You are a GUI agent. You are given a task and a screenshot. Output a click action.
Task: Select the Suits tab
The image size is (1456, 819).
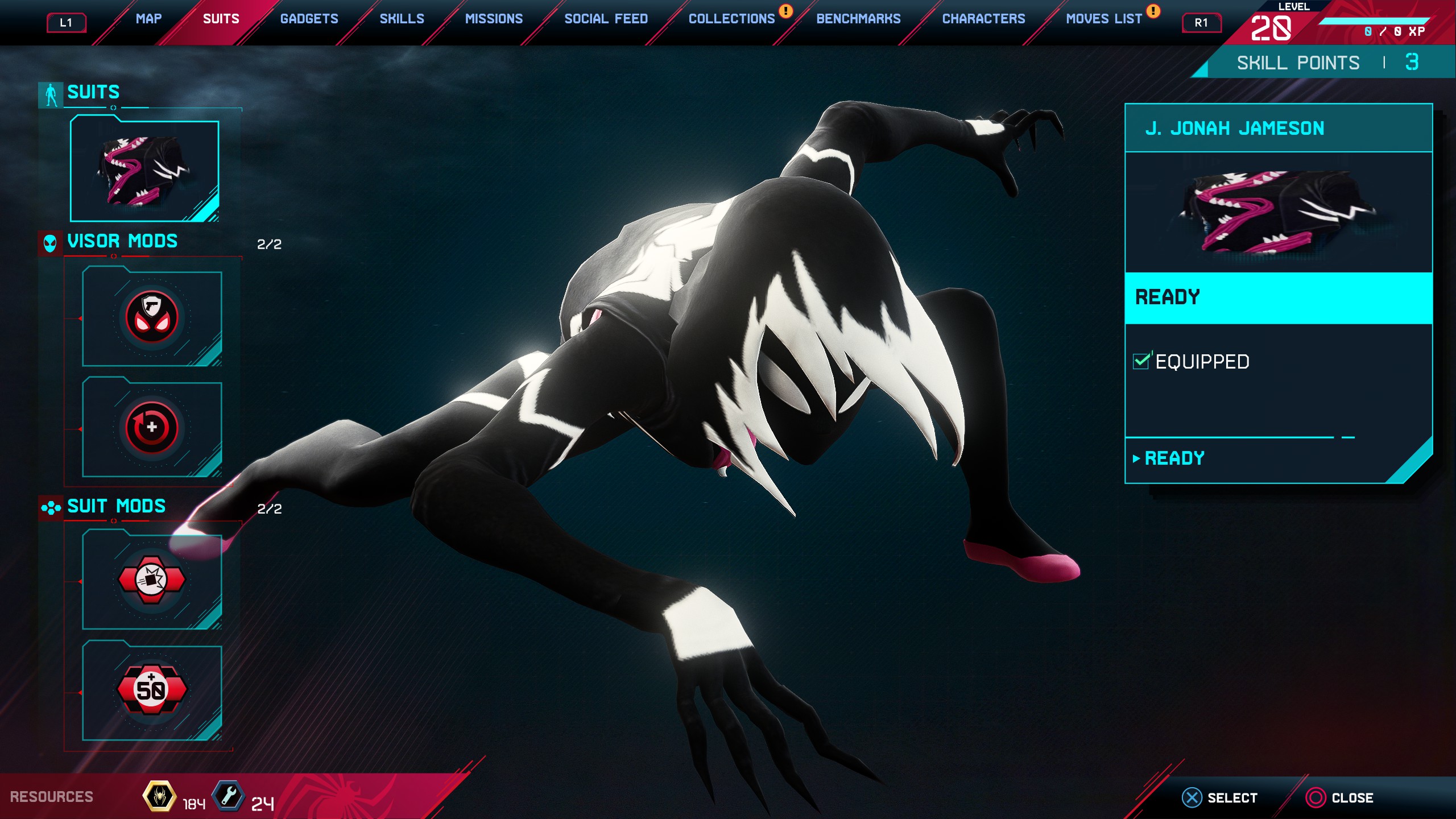(221, 19)
